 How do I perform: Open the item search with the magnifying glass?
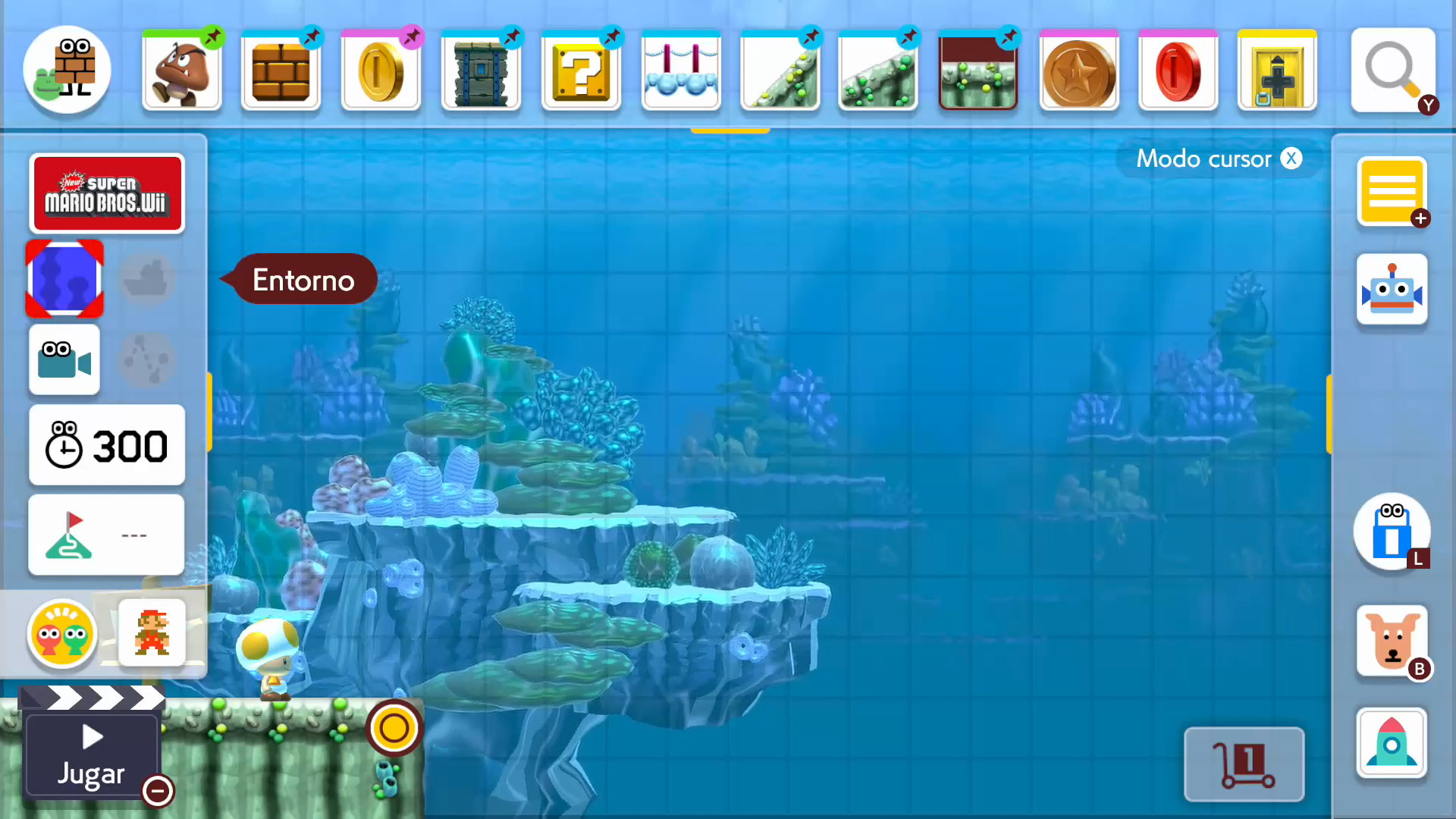pos(1393,70)
